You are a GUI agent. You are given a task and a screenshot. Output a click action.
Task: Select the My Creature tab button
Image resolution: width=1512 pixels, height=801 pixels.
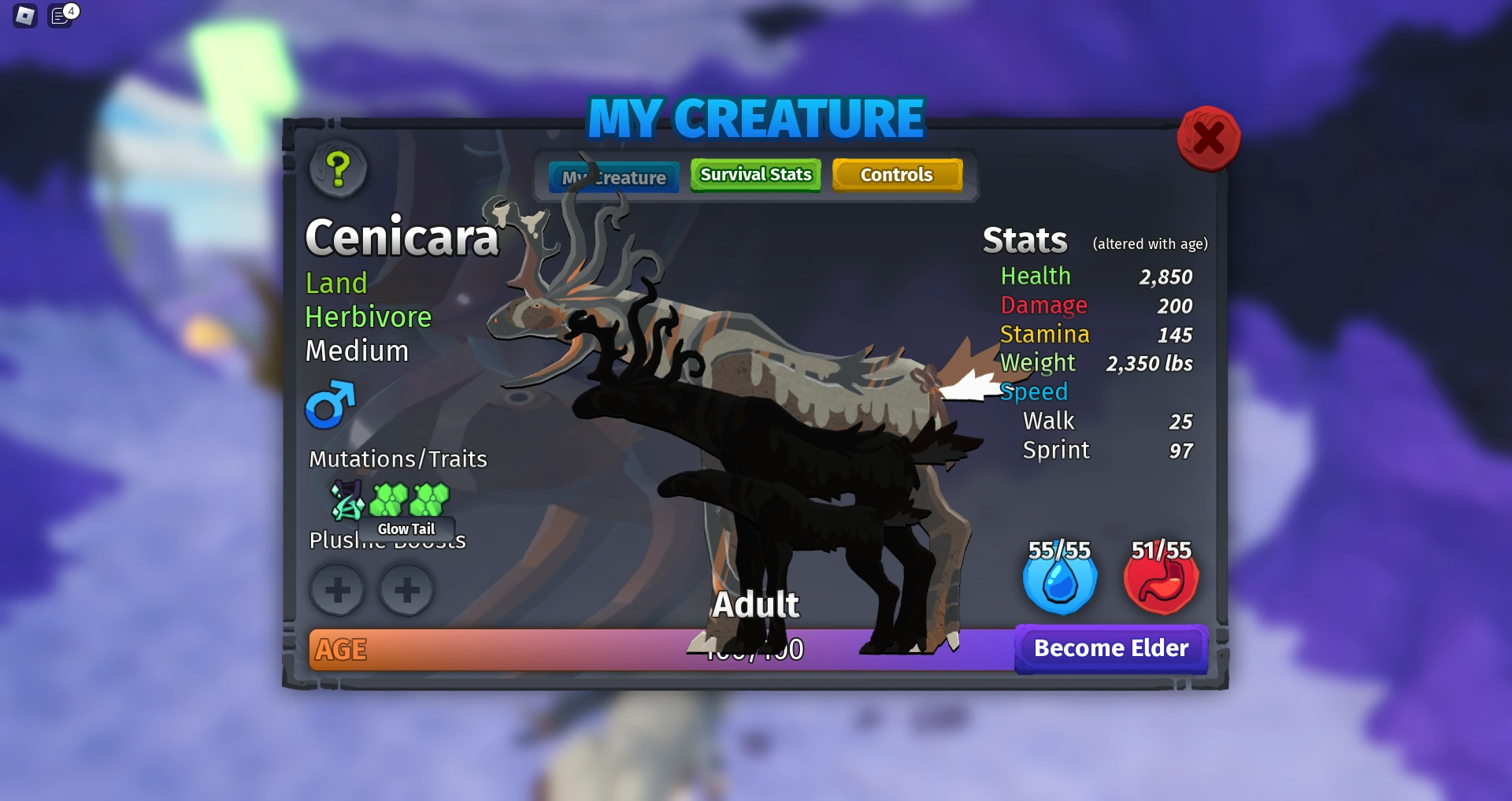613,176
